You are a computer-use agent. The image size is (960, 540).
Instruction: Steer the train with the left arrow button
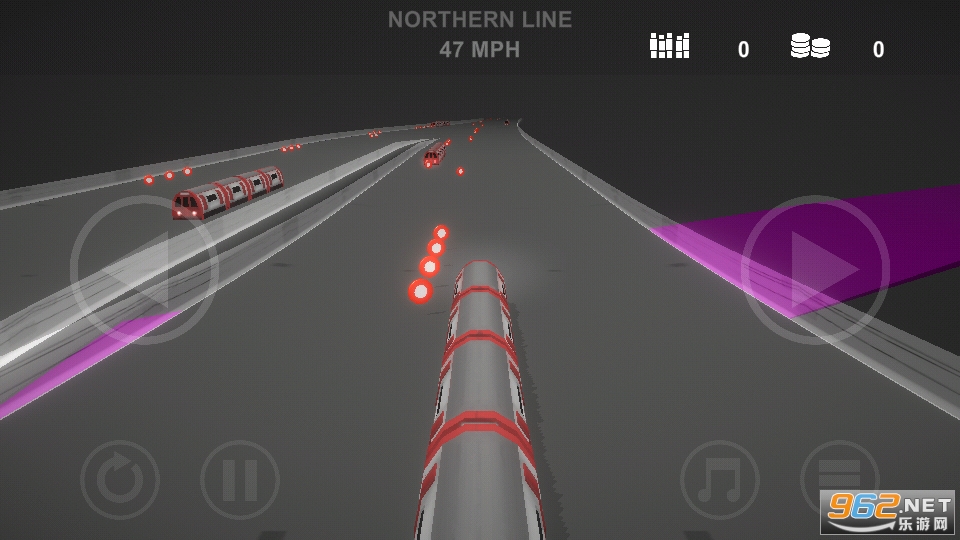(144, 270)
